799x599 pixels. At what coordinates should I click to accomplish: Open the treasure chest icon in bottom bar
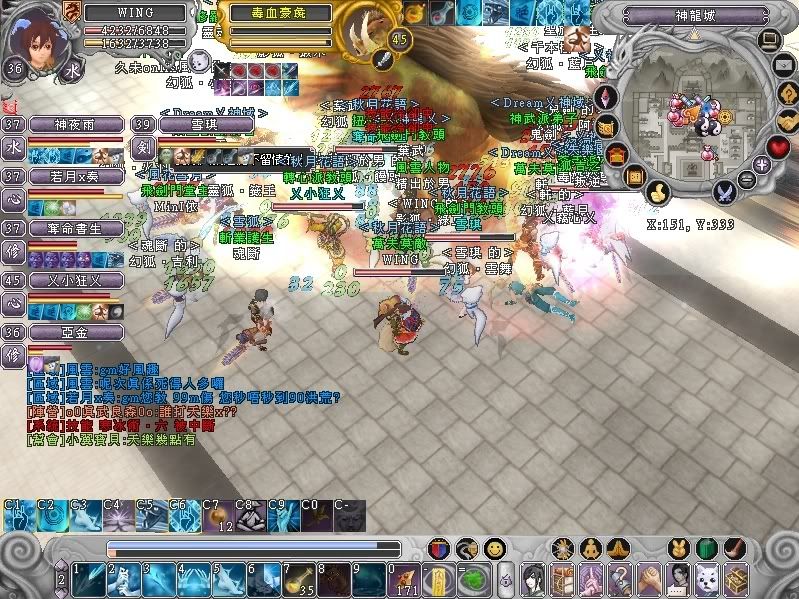tap(736, 578)
